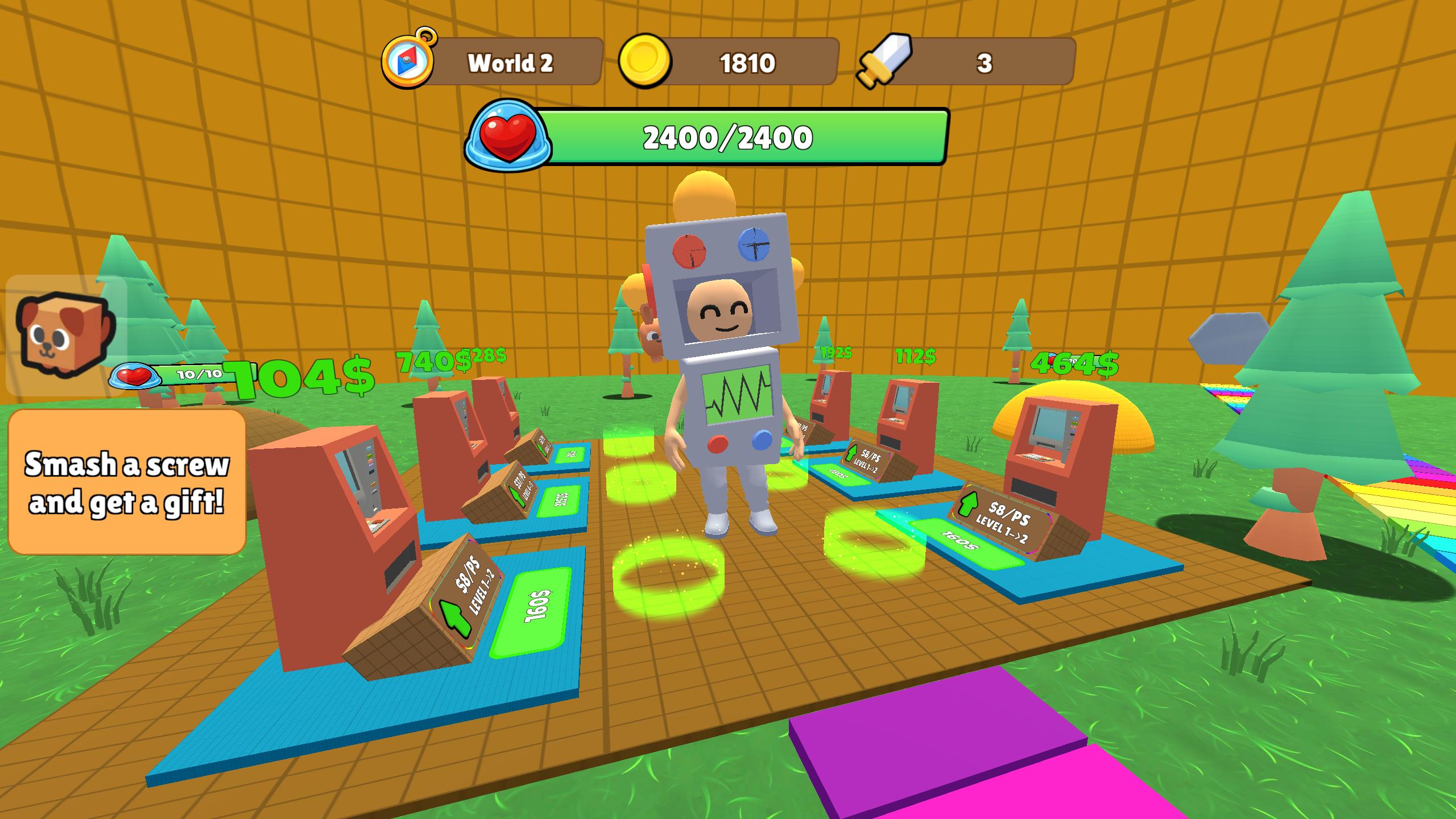Click the red heart health icon

pos(508,135)
